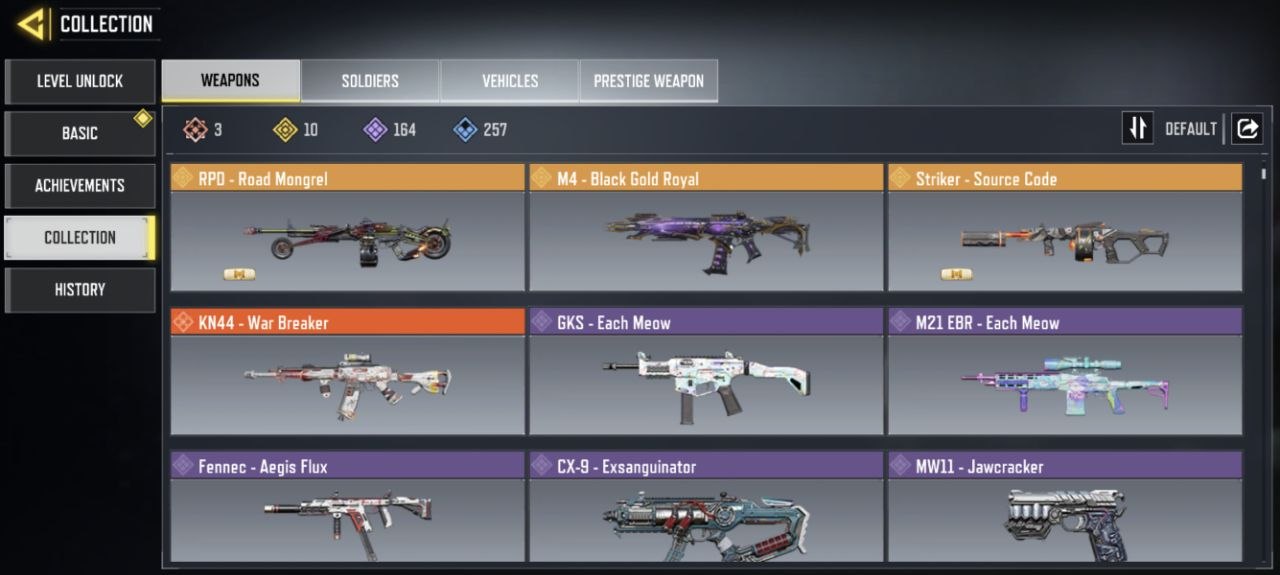
Task: Switch to the Weapons tab
Action: 230,81
